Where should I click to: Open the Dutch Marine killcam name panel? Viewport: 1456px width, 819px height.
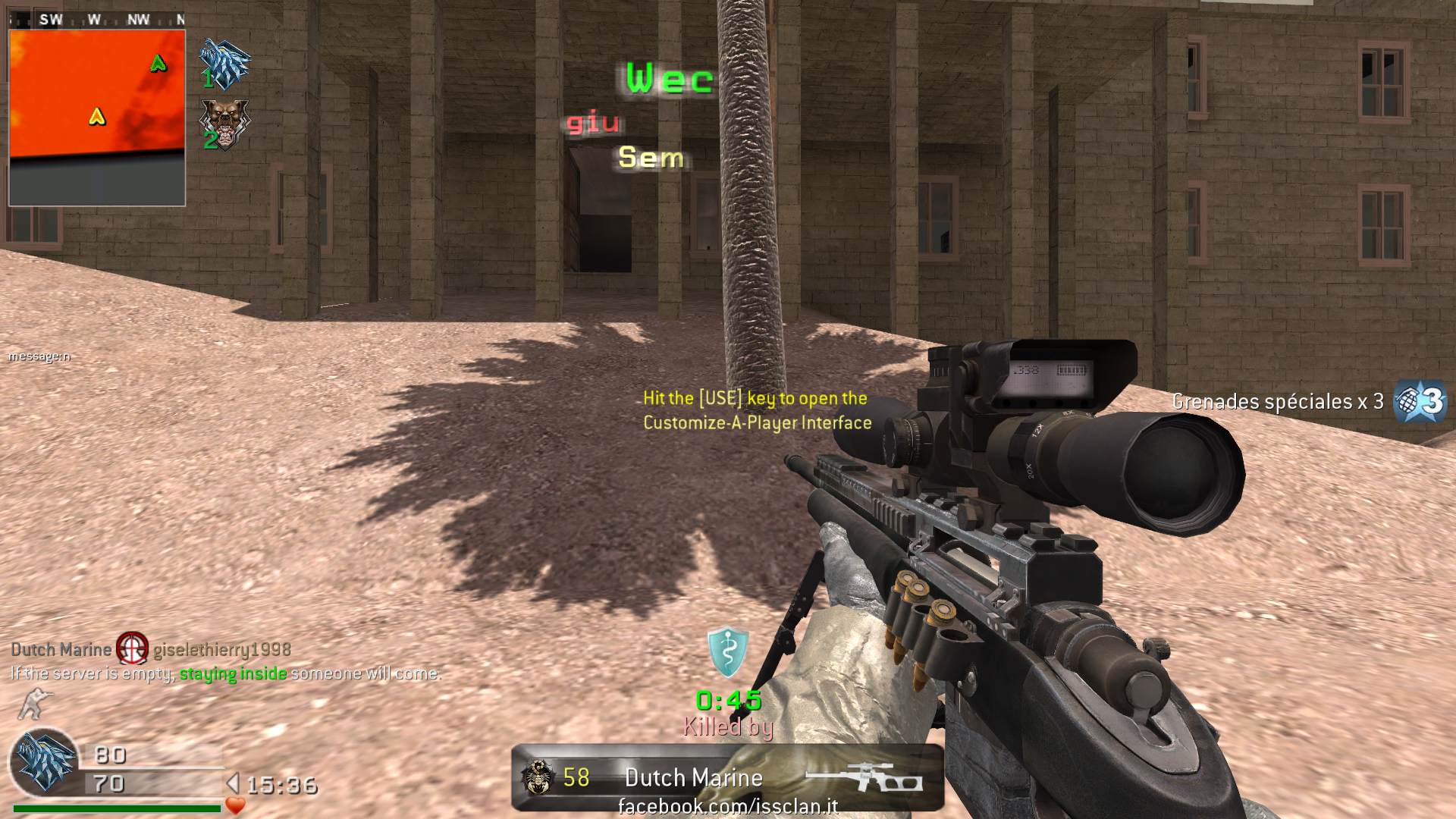tap(693, 778)
